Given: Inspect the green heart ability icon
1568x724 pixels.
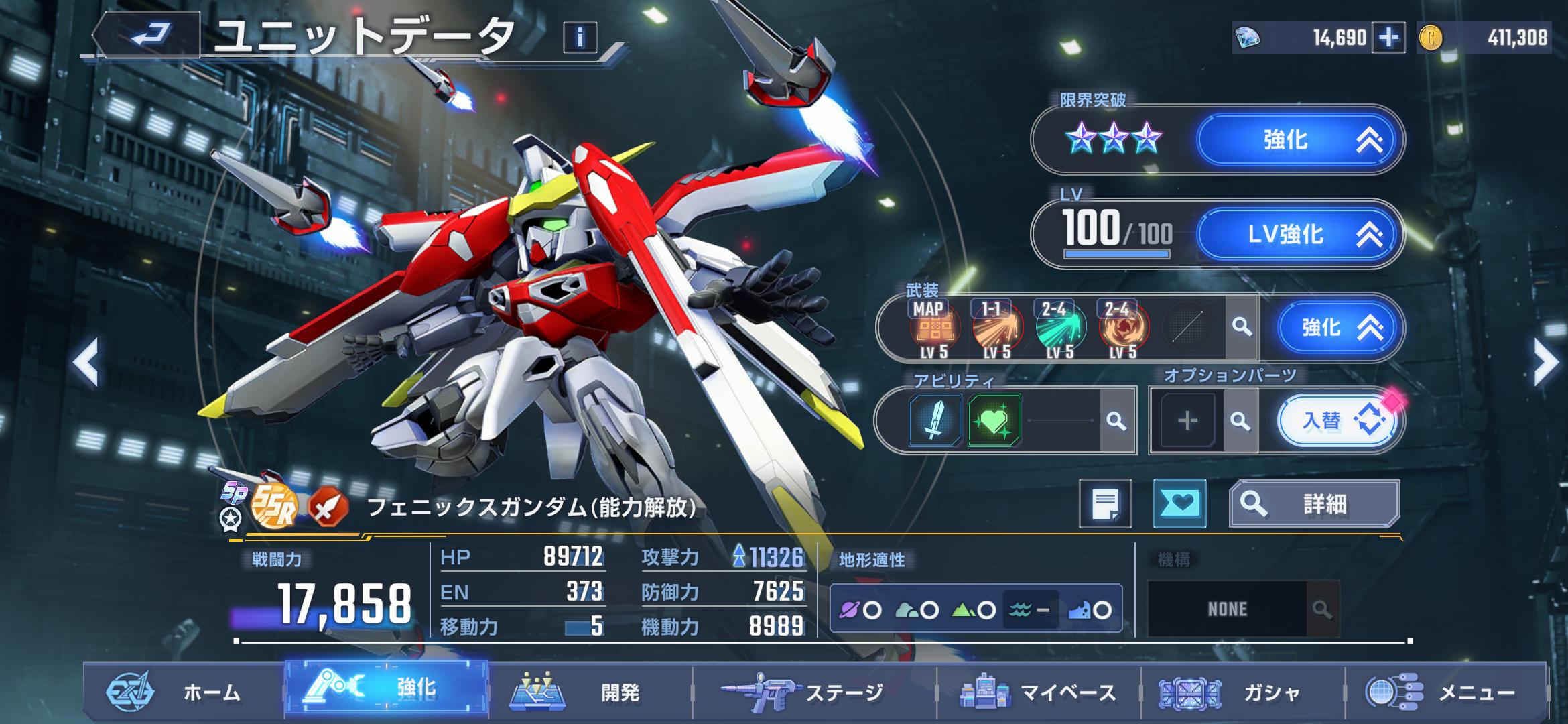Looking at the screenshot, I should click(994, 421).
